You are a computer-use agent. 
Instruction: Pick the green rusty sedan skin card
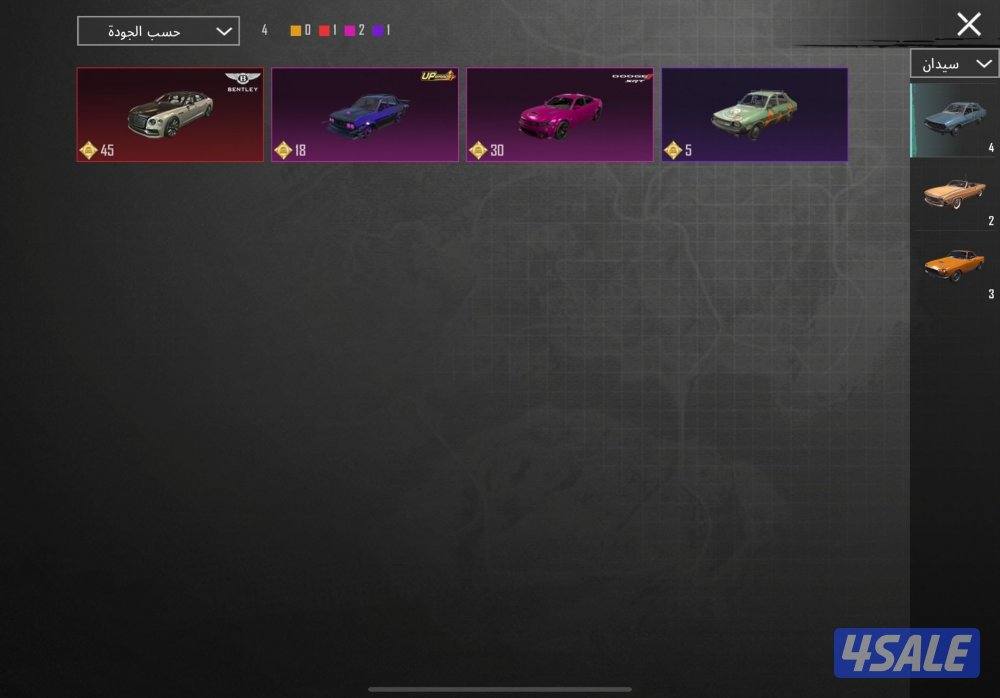tap(755, 114)
